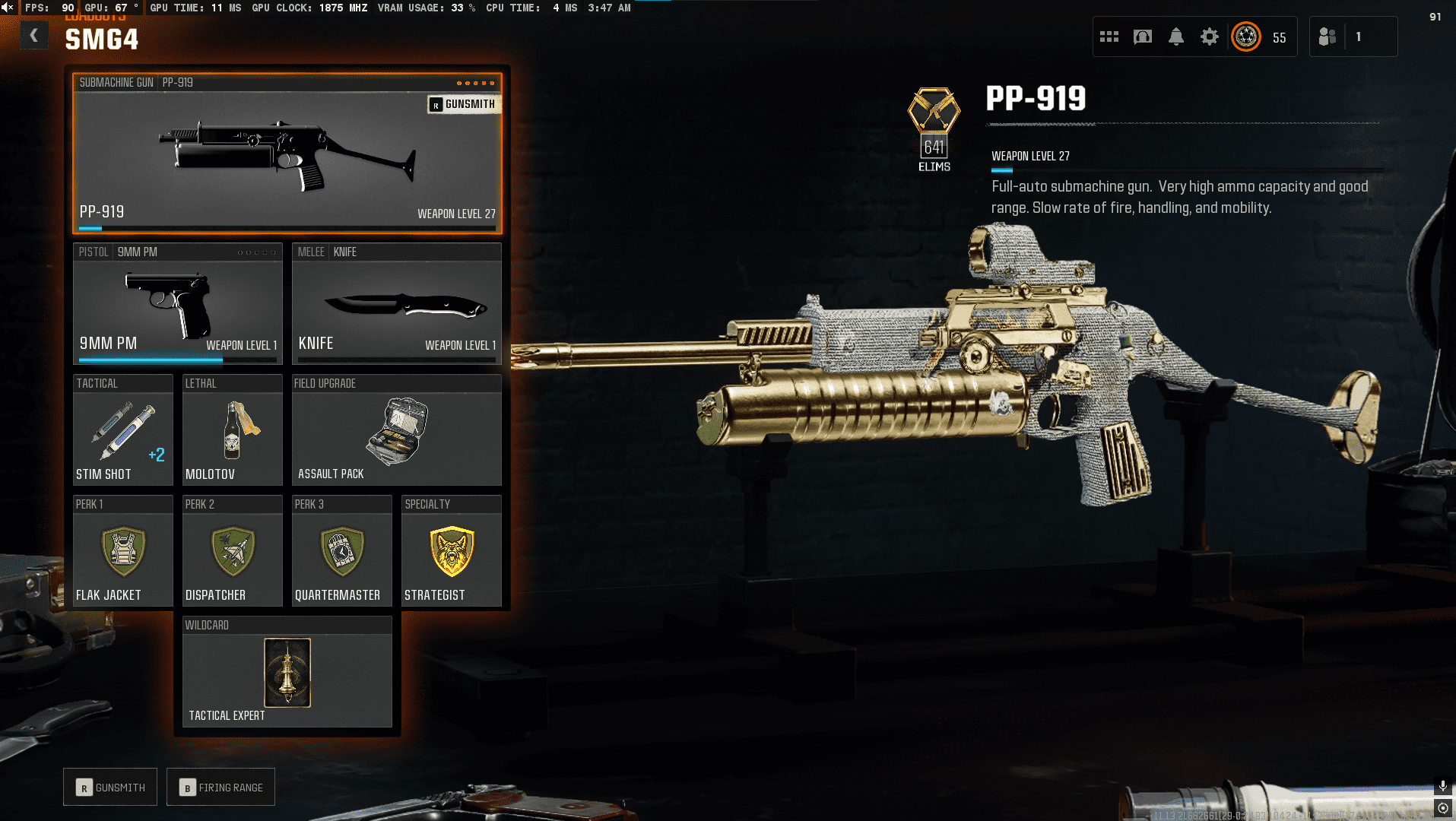The width and height of the screenshot is (1456, 821).
Task: Go back with the arrow button
Action: point(34,36)
